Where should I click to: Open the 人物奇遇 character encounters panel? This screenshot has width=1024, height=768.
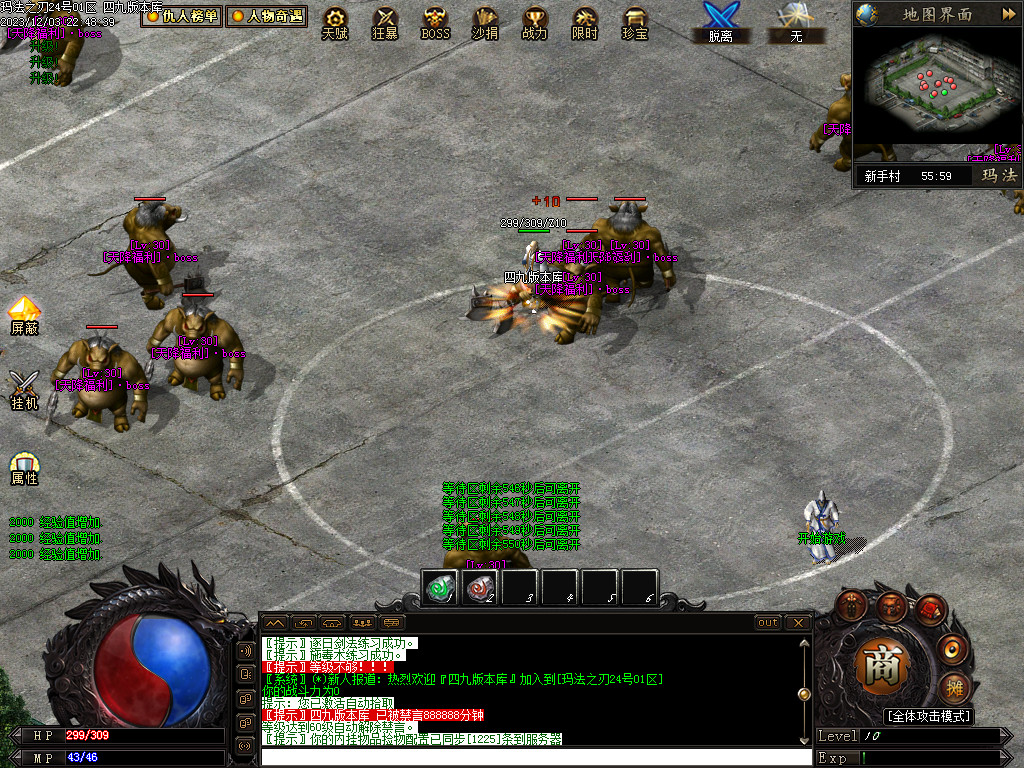[266, 16]
